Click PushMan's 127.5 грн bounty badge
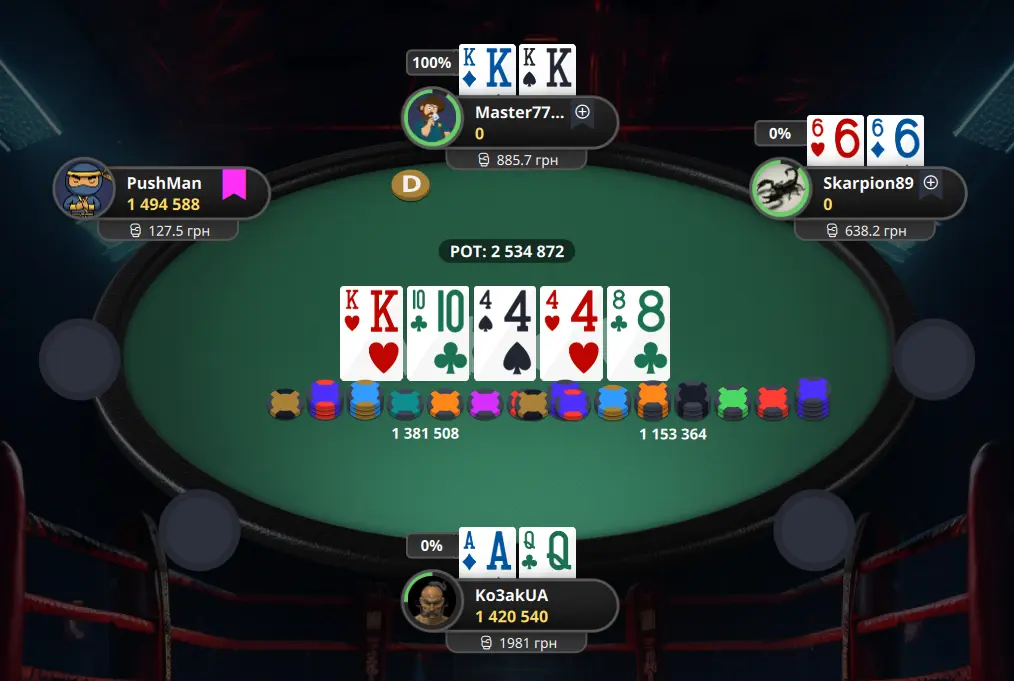This screenshot has width=1014, height=681. click(x=168, y=231)
